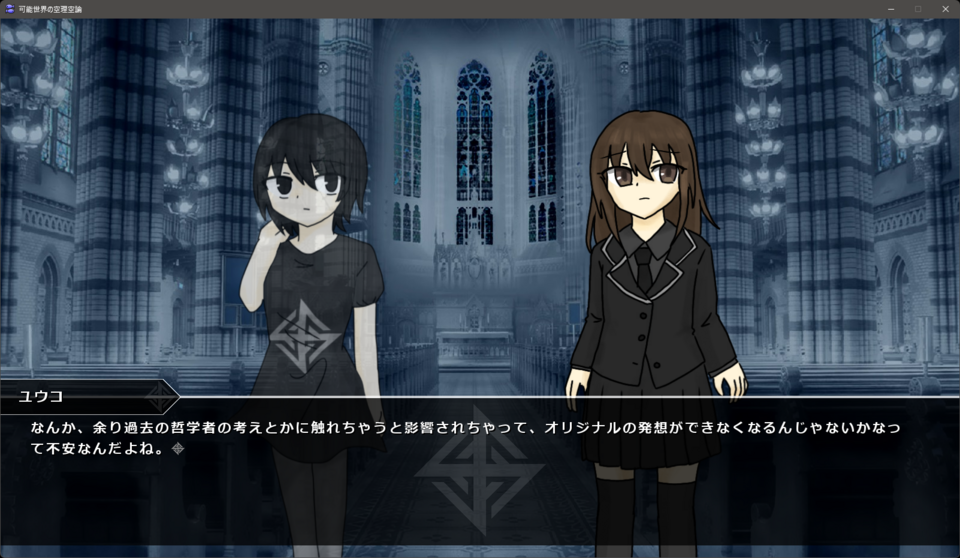Close the game window
960x558 pixels.
(944, 9)
